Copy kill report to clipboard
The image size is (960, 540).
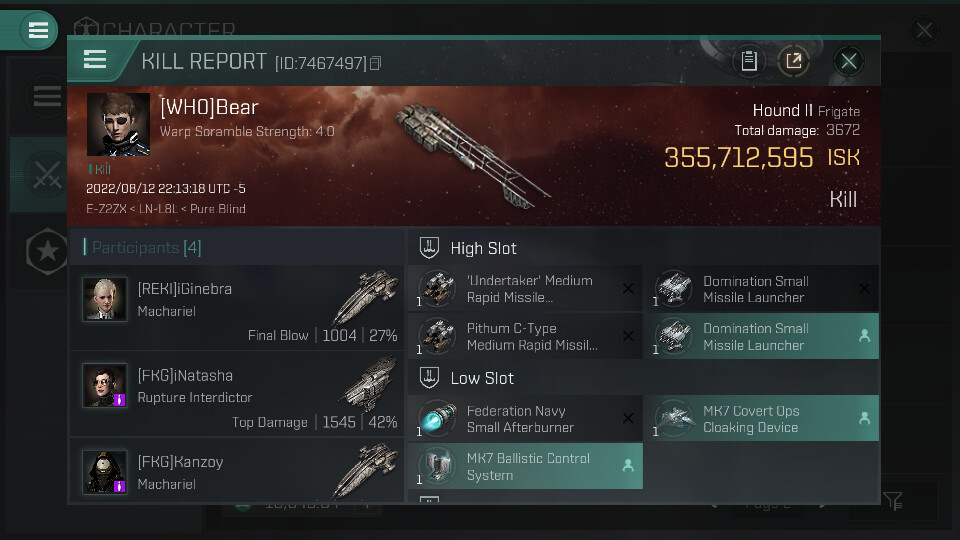click(748, 61)
